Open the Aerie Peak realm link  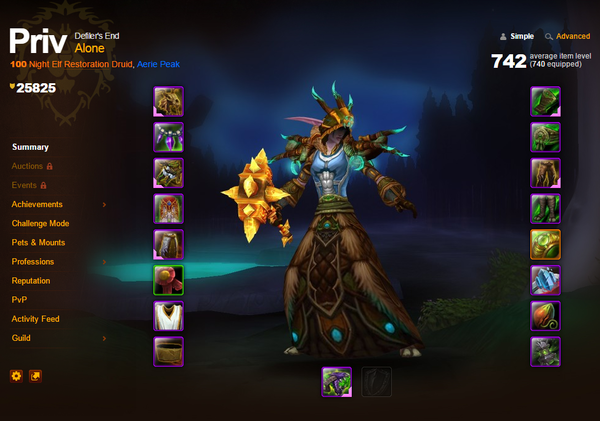pyautogui.click(x=156, y=64)
